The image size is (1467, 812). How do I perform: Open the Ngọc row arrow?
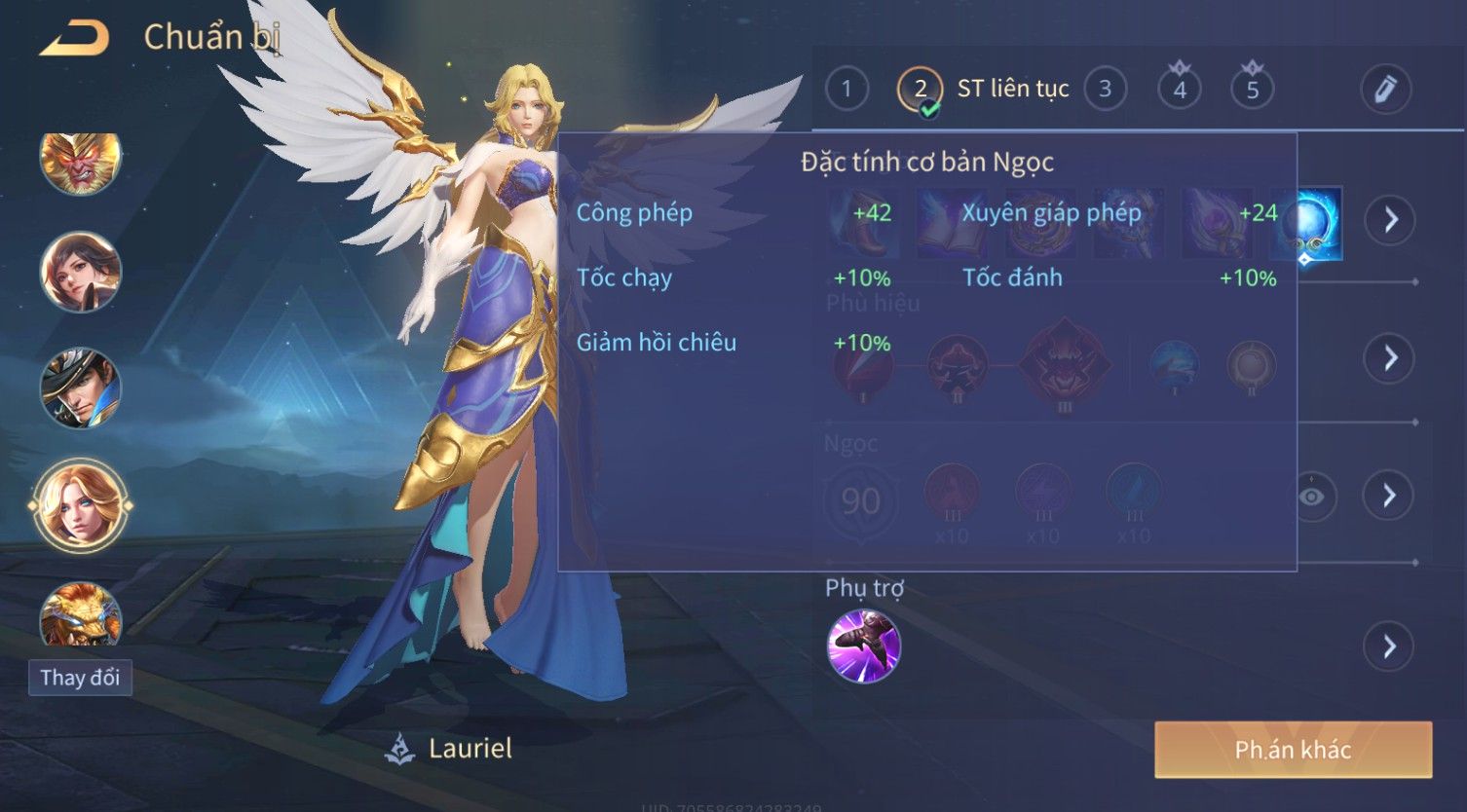(1389, 496)
